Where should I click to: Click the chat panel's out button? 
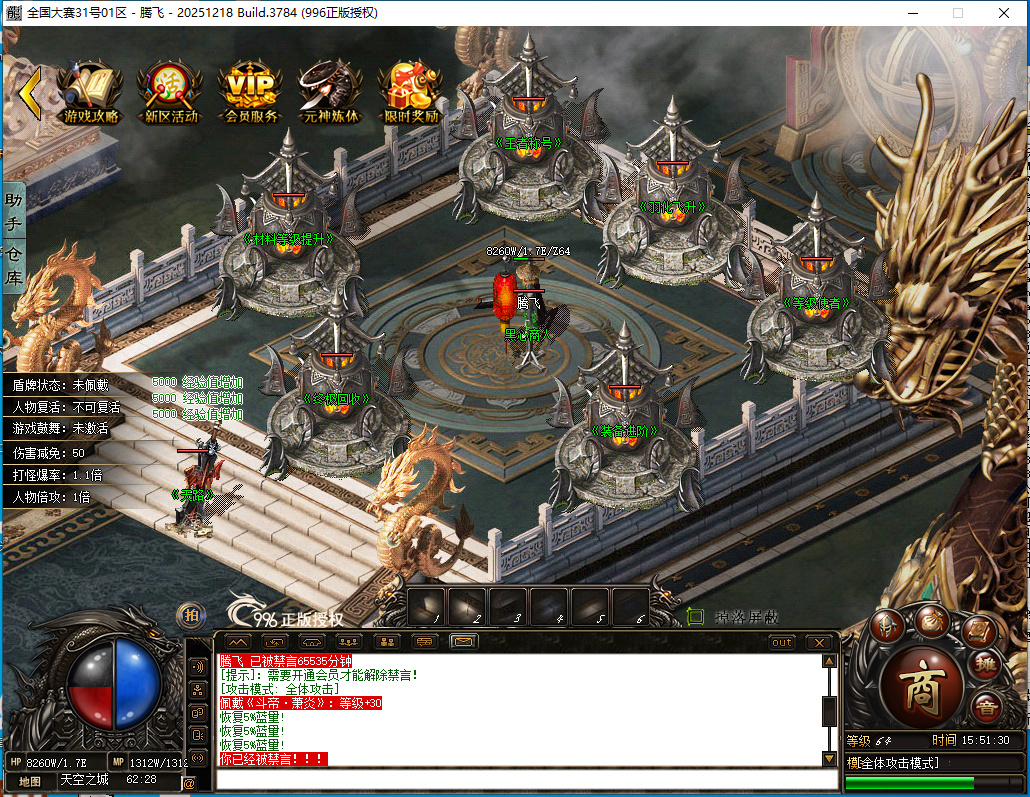click(x=782, y=642)
